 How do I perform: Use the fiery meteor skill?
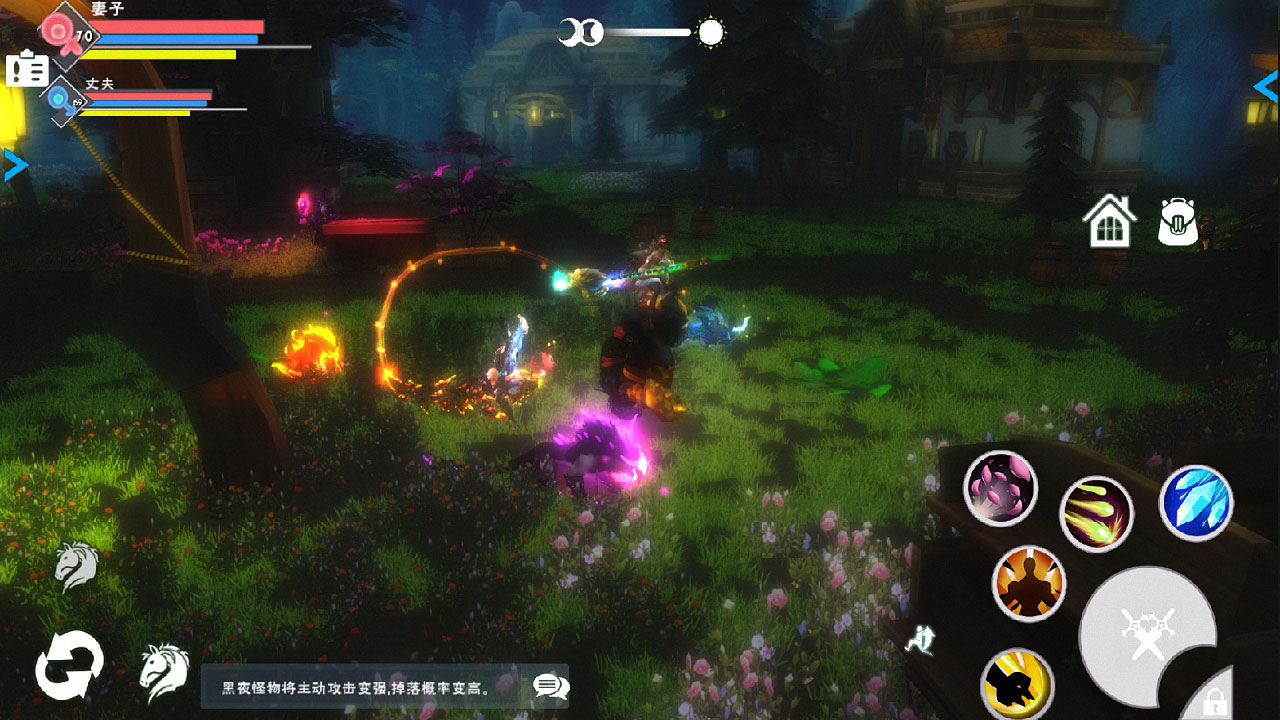(x=1096, y=513)
